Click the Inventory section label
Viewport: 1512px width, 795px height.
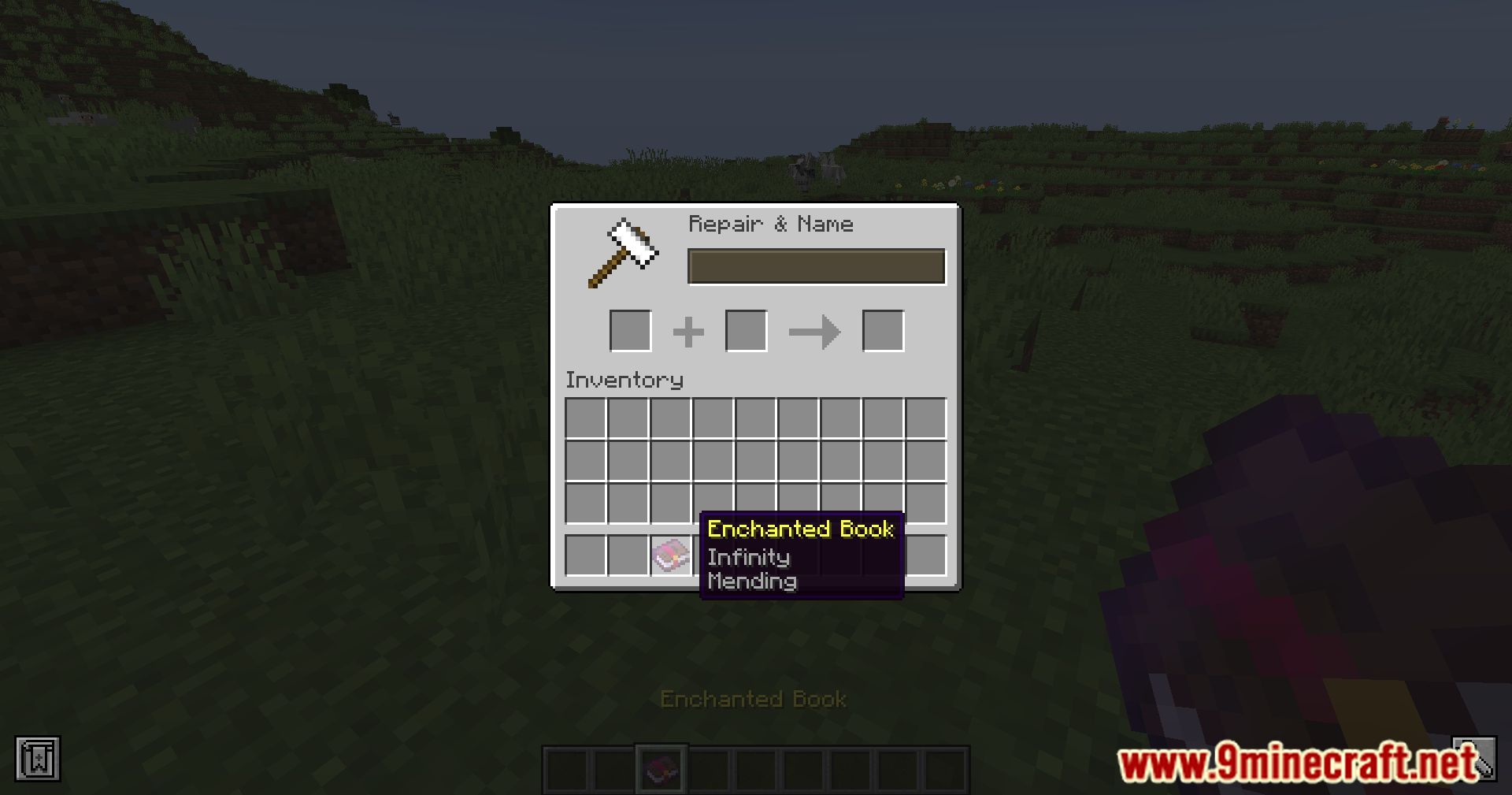[623, 380]
